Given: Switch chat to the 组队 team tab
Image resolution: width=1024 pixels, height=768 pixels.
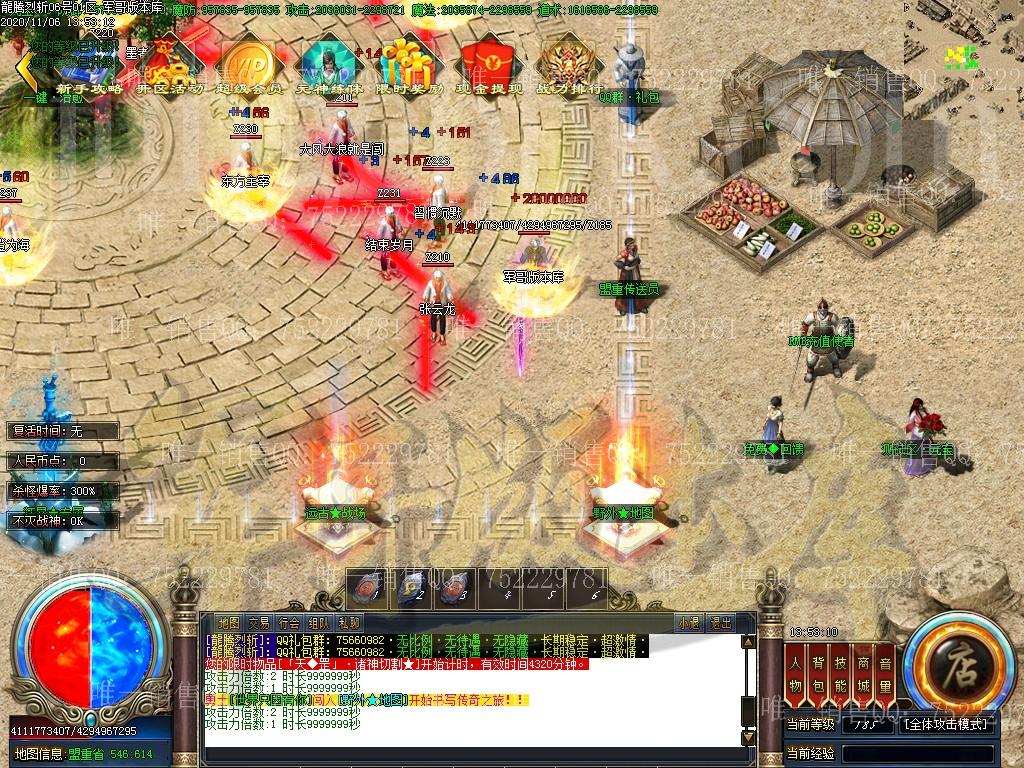Looking at the screenshot, I should pos(319,622).
